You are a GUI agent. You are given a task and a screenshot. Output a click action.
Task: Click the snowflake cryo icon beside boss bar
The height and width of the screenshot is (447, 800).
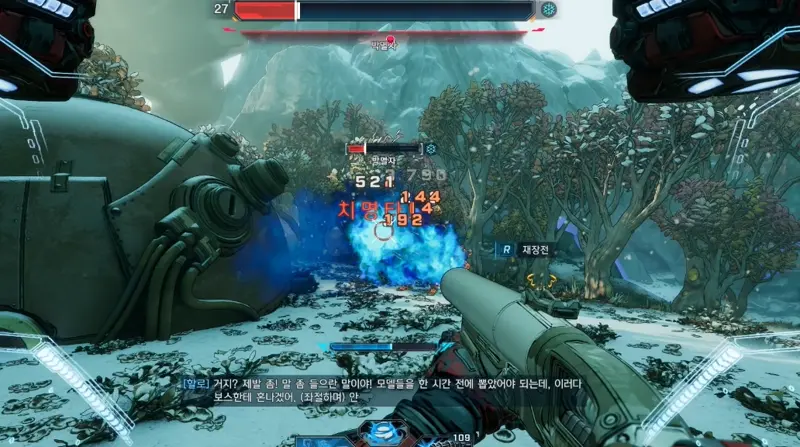(x=549, y=10)
